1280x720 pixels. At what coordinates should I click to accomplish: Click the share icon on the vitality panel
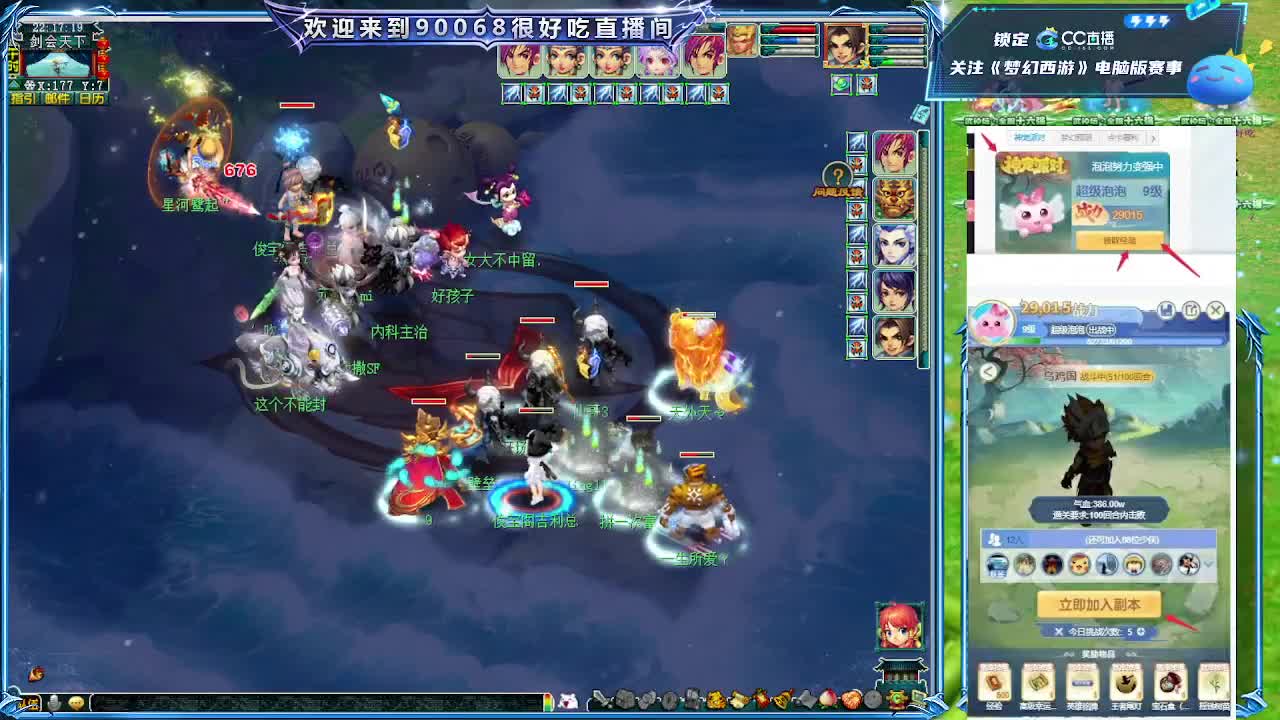pyautogui.click(x=1192, y=309)
